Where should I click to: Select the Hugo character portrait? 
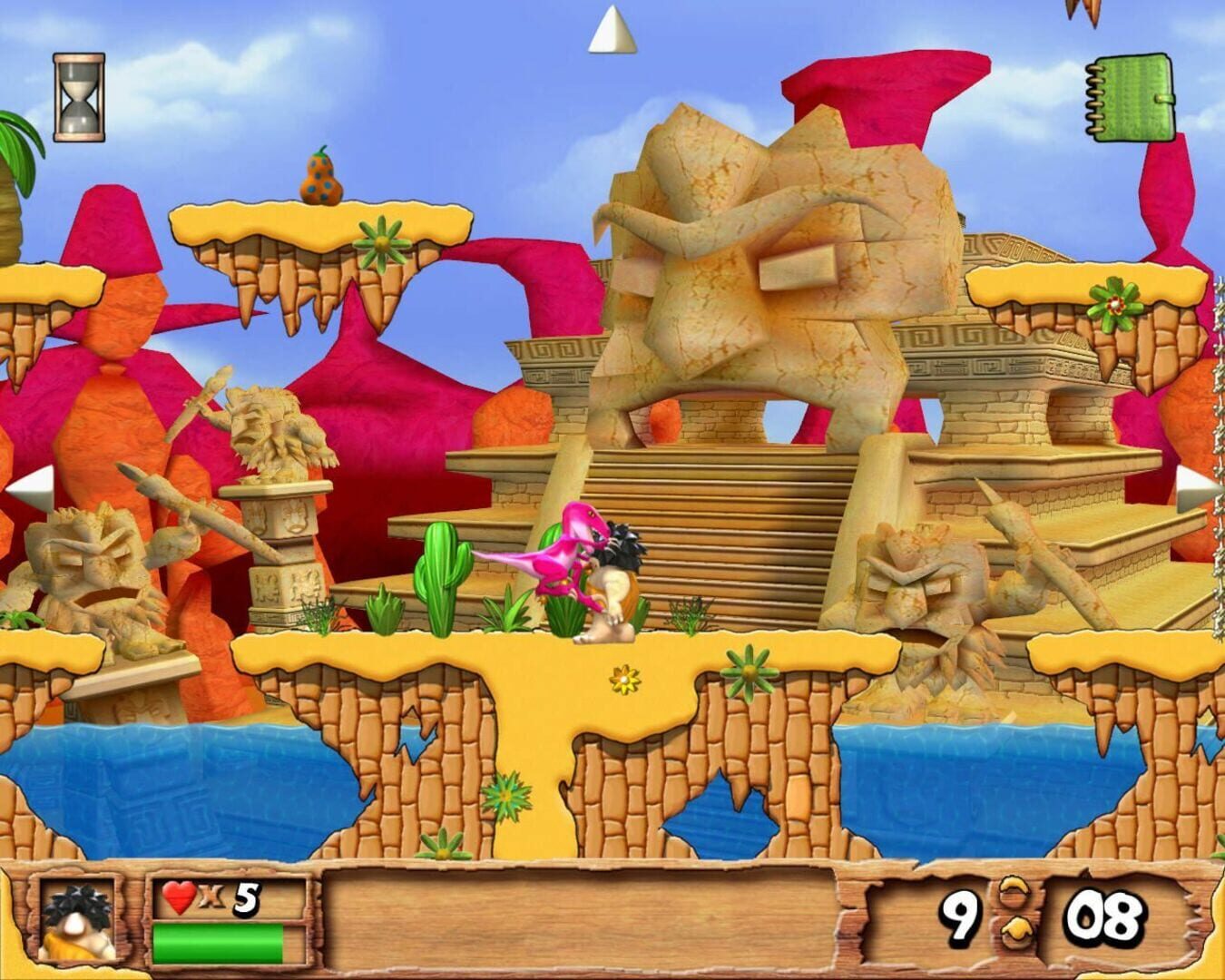77,921
